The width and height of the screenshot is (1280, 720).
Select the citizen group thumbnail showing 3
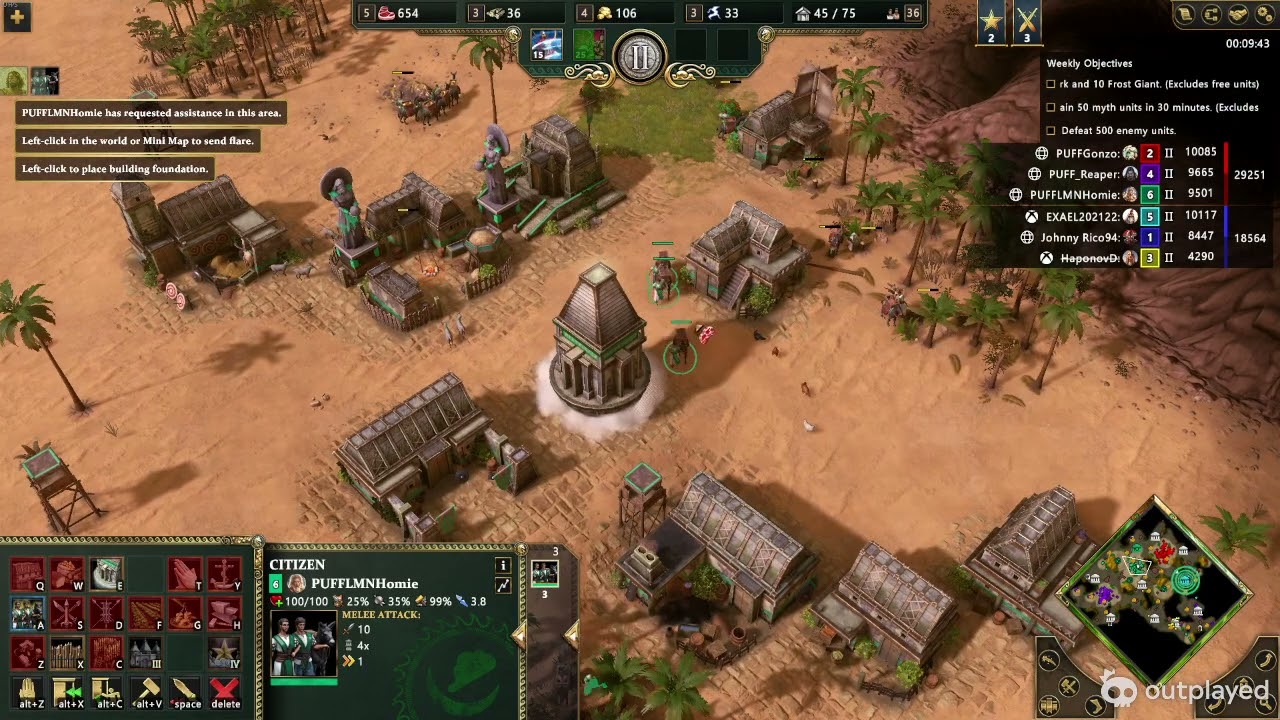[545, 573]
